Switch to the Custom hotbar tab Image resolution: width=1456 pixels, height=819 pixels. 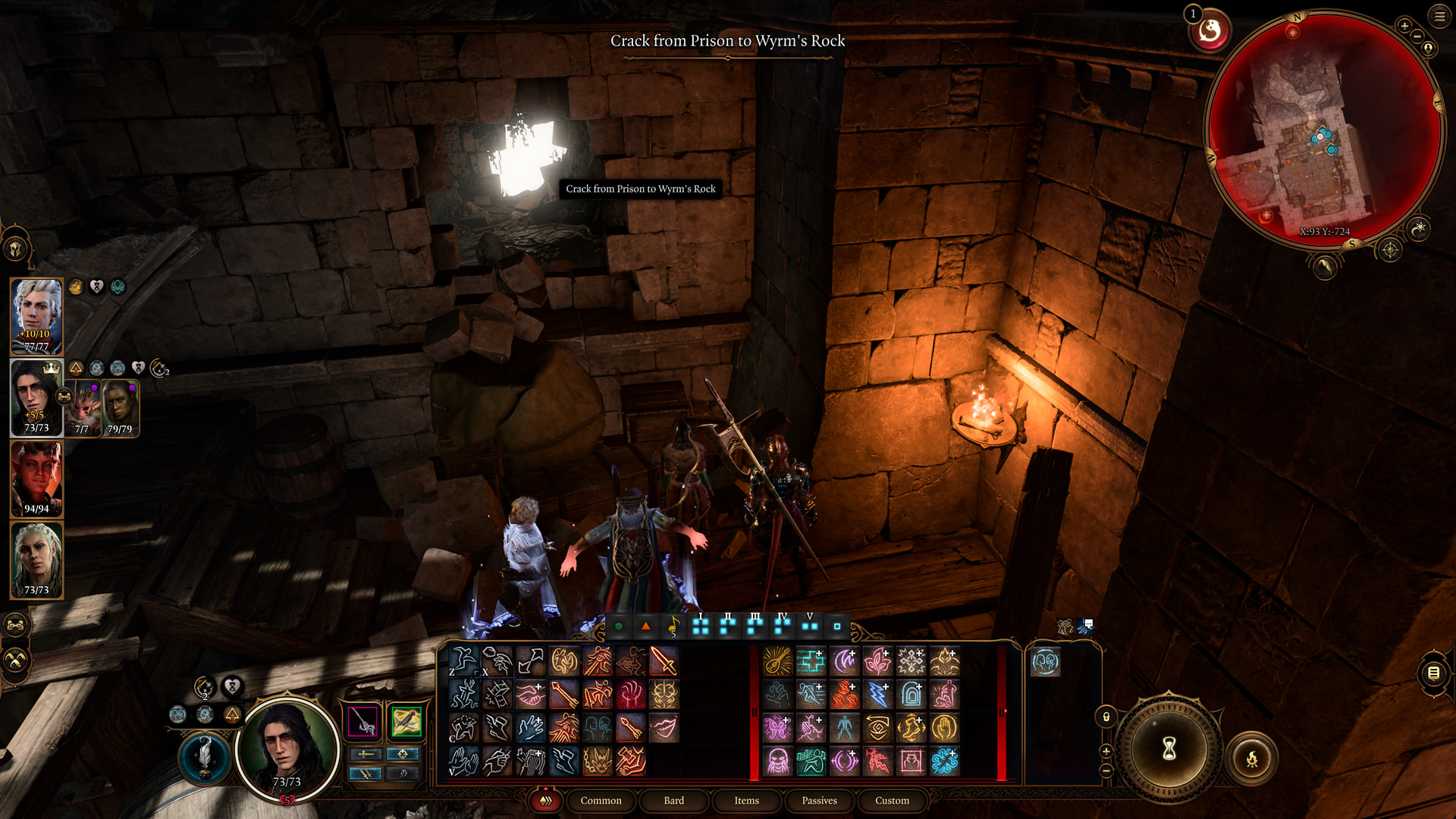[892, 801]
